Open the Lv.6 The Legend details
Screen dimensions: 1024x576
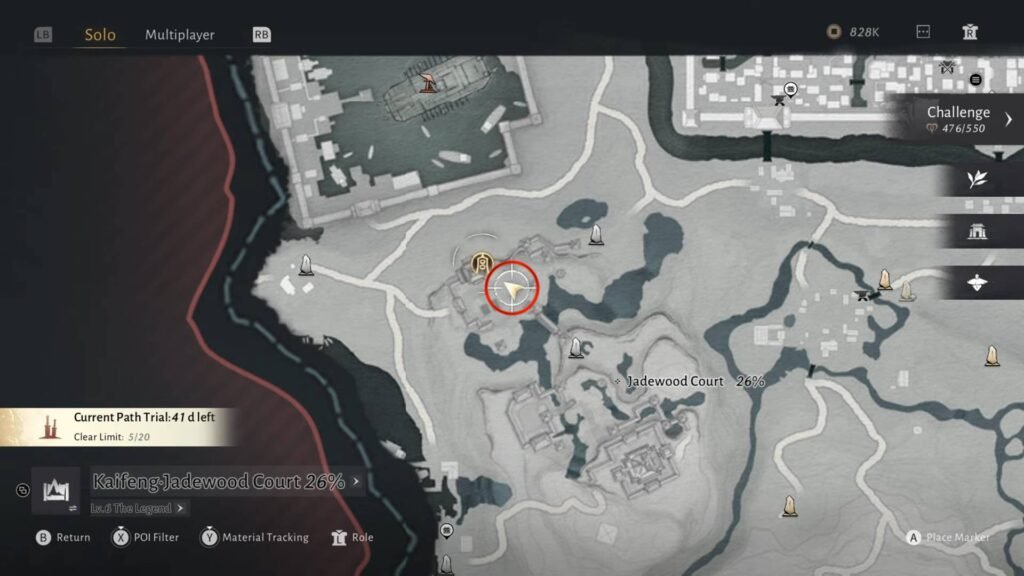point(138,508)
